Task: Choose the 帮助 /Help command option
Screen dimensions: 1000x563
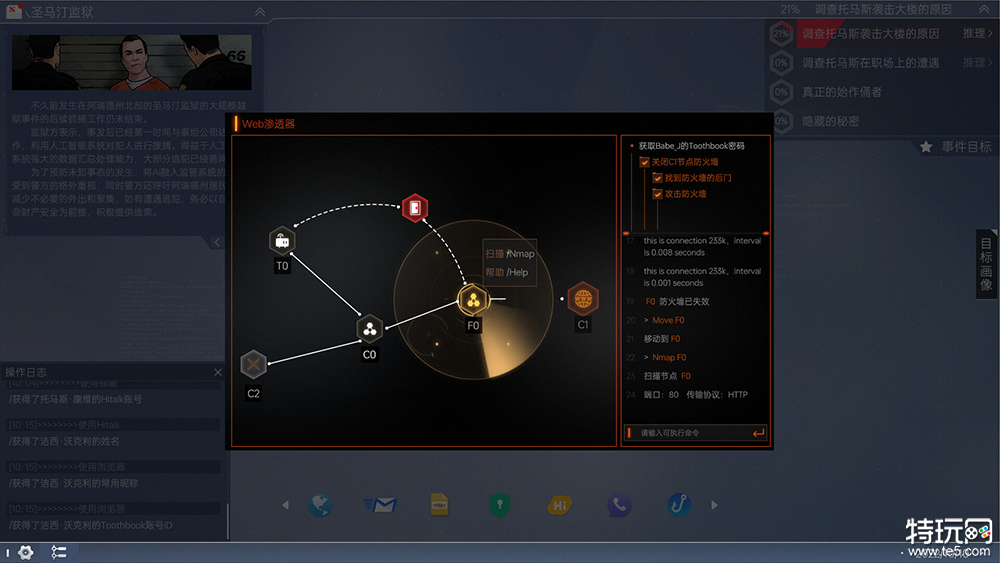Action: 510,272
